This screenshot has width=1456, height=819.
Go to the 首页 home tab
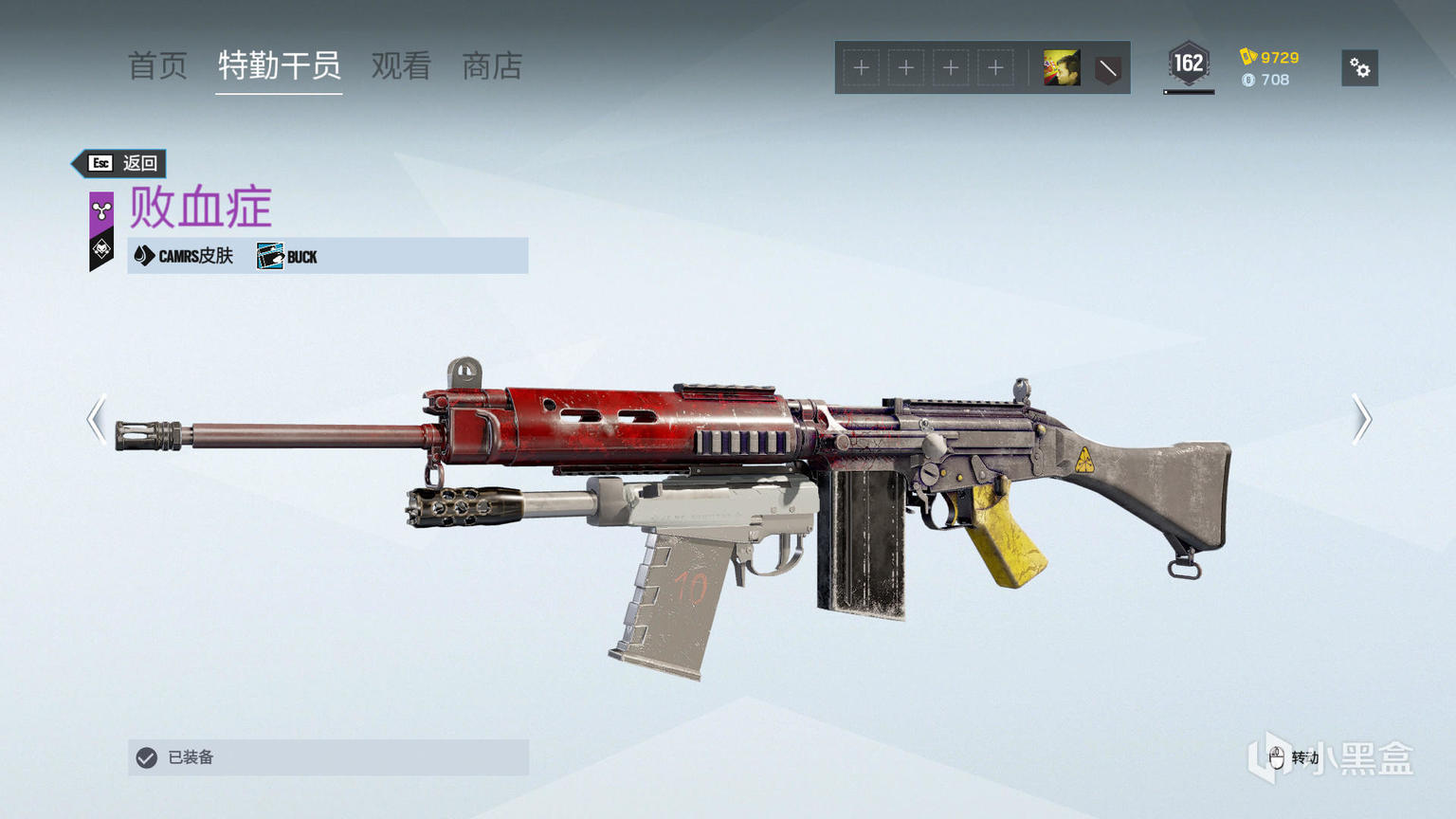coord(157,66)
